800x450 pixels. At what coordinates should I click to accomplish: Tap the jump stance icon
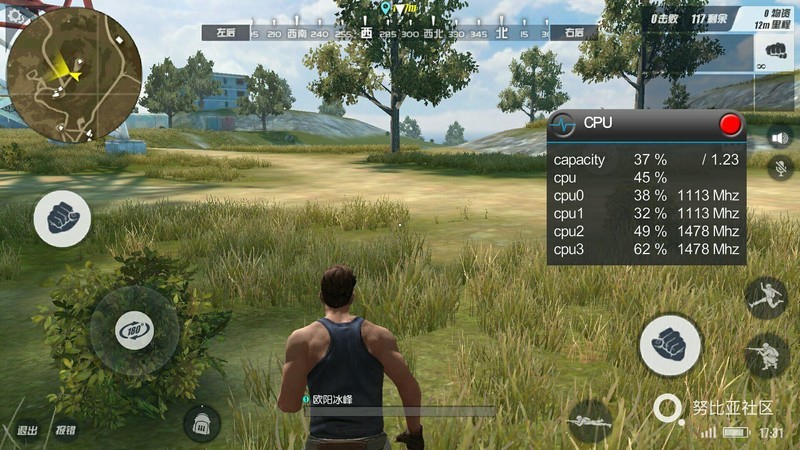click(766, 298)
